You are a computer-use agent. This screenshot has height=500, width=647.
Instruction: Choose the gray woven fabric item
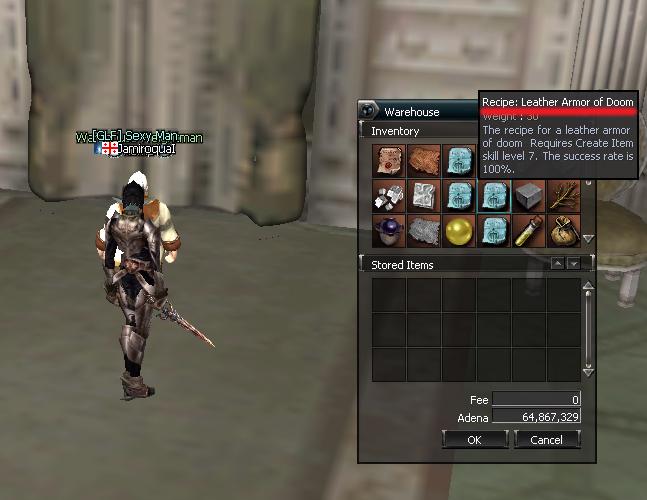click(x=424, y=231)
